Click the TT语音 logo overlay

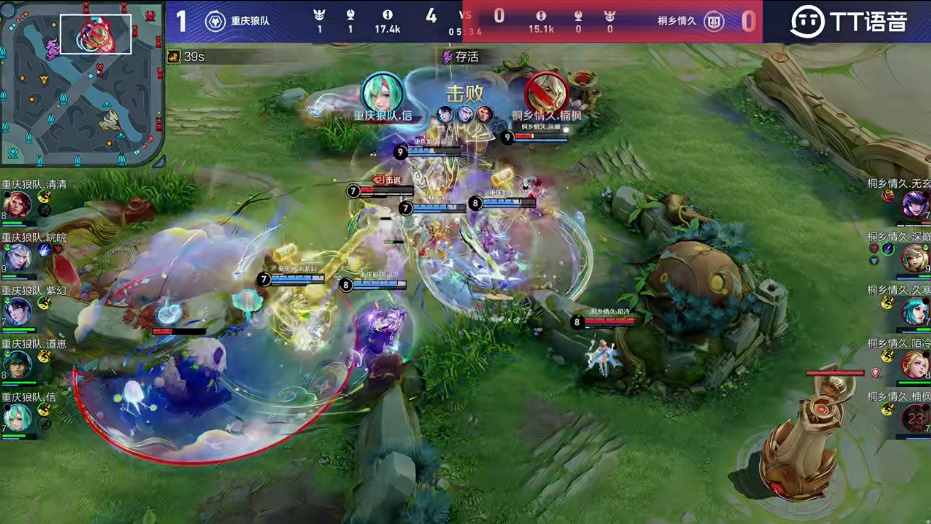[x=848, y=22]
